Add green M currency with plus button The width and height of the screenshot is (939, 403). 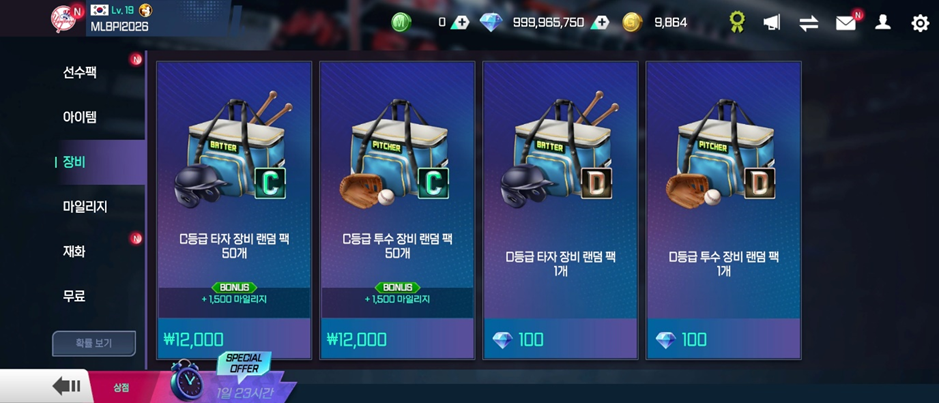coord(459,22)
